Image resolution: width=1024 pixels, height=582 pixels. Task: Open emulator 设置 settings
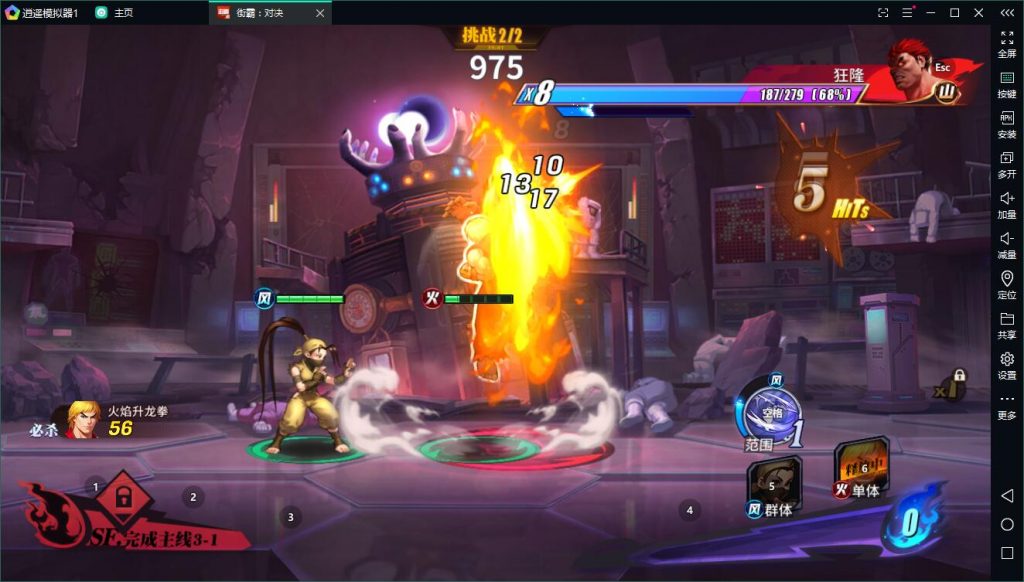coord(1007,364)
